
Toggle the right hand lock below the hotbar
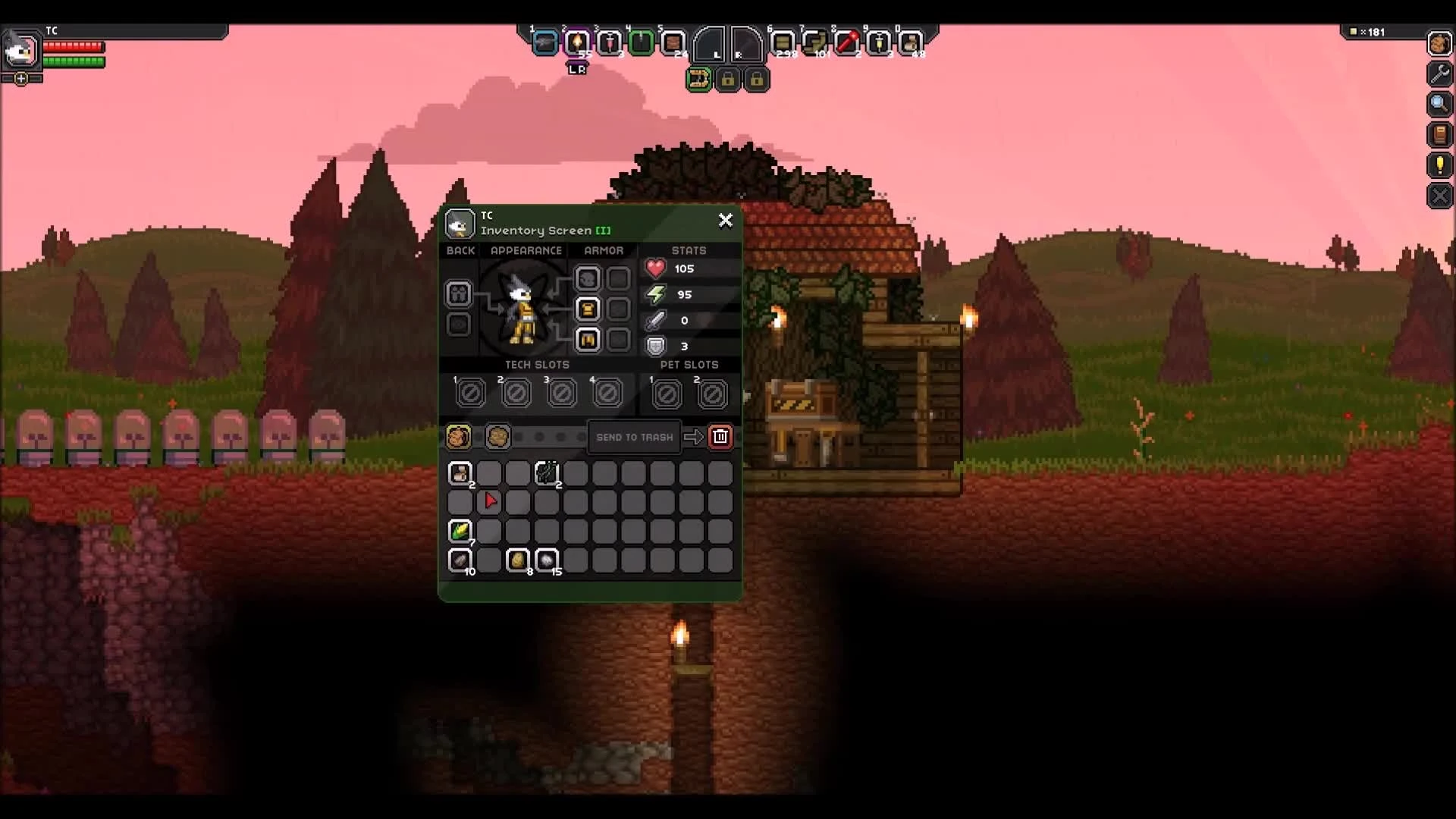click(757, 80)
